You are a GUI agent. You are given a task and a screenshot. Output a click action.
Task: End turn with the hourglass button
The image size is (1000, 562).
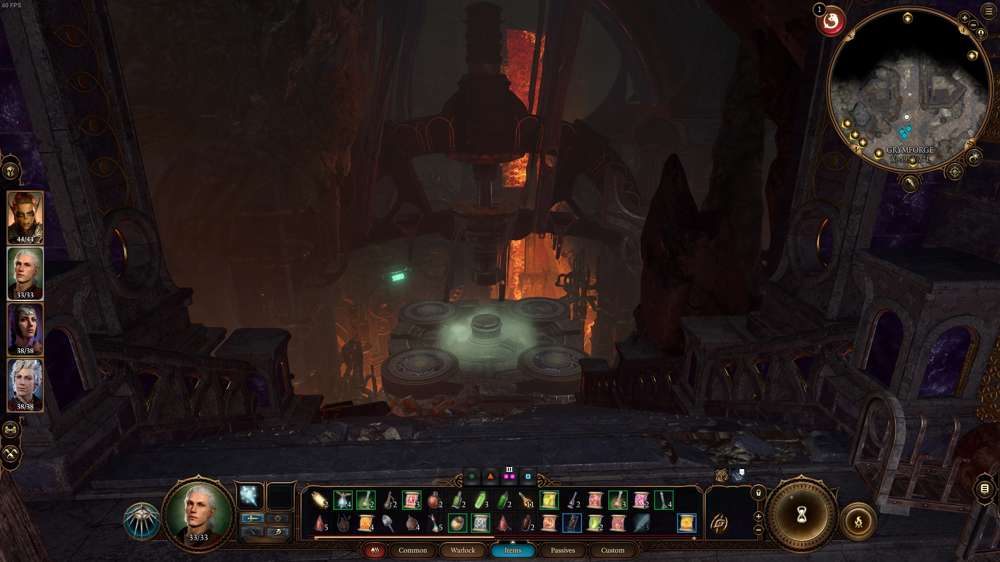click(x=800, y=515)
